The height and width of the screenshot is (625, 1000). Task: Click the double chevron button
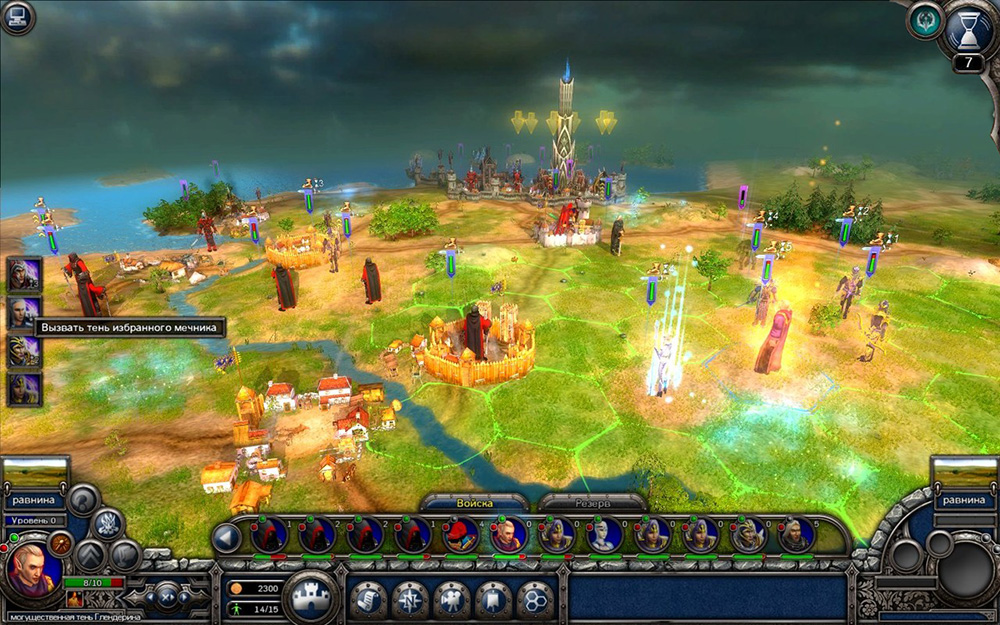(x=91, y=554)
